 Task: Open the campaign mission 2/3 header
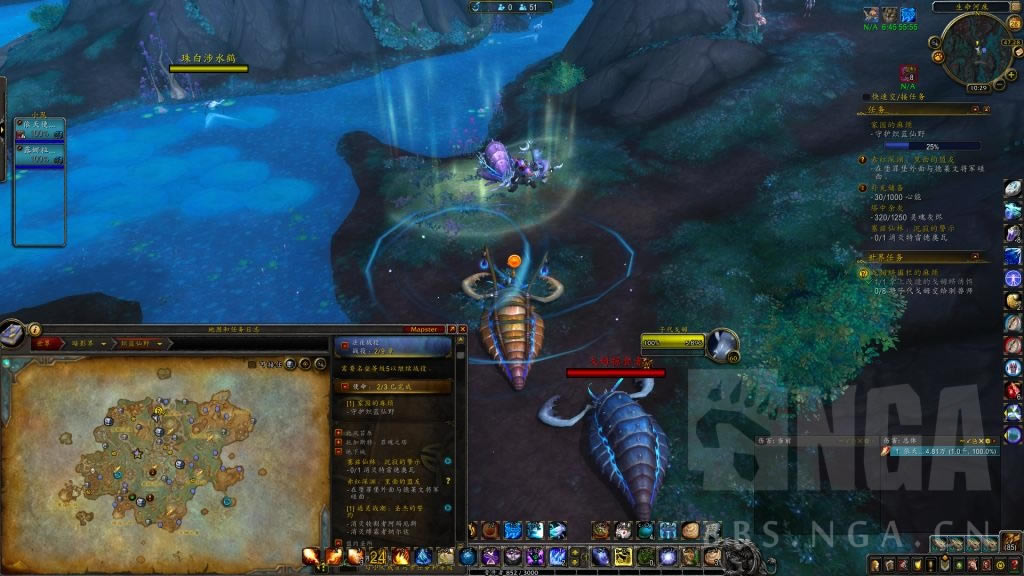[x=392, y=386]
